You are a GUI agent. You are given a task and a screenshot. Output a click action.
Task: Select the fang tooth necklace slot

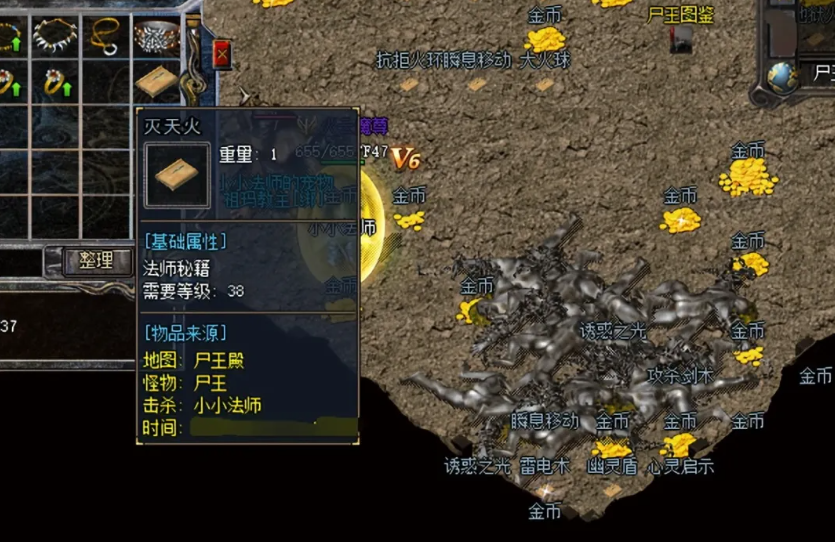(55, 36)
